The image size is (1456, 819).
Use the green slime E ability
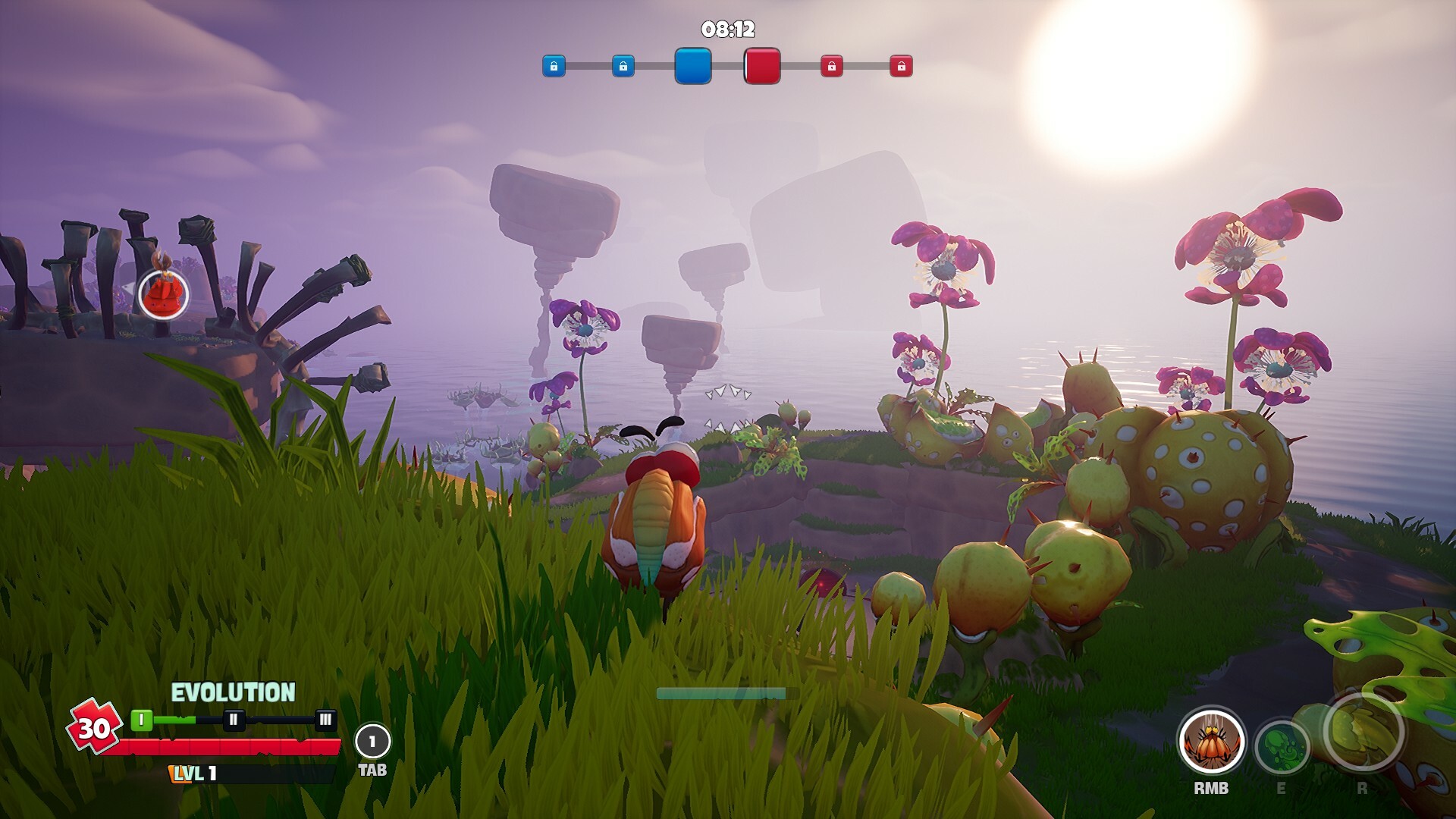(x=1282, y=747)
